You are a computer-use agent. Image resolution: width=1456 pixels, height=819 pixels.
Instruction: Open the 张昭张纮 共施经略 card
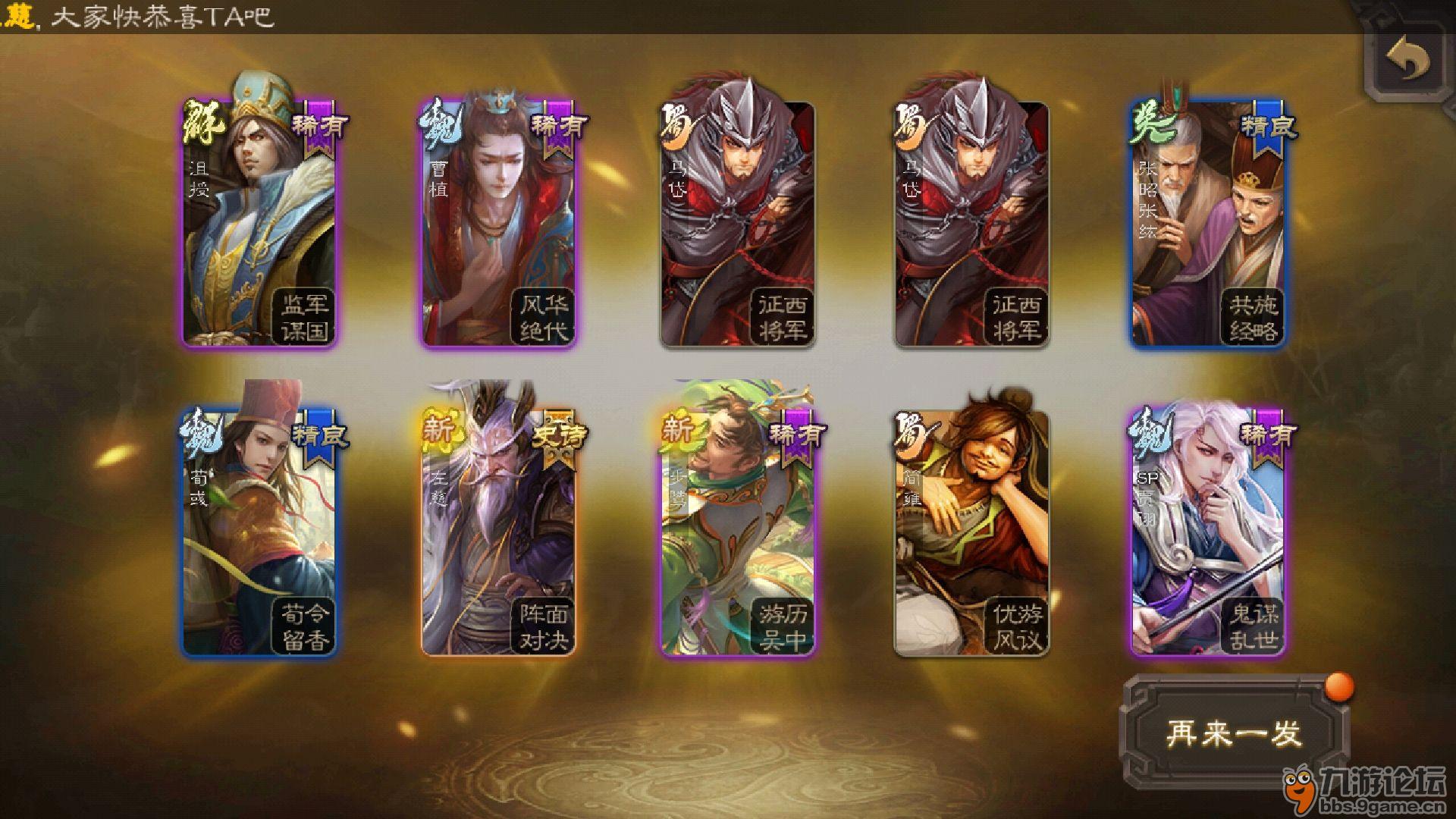click(1208, 224)
